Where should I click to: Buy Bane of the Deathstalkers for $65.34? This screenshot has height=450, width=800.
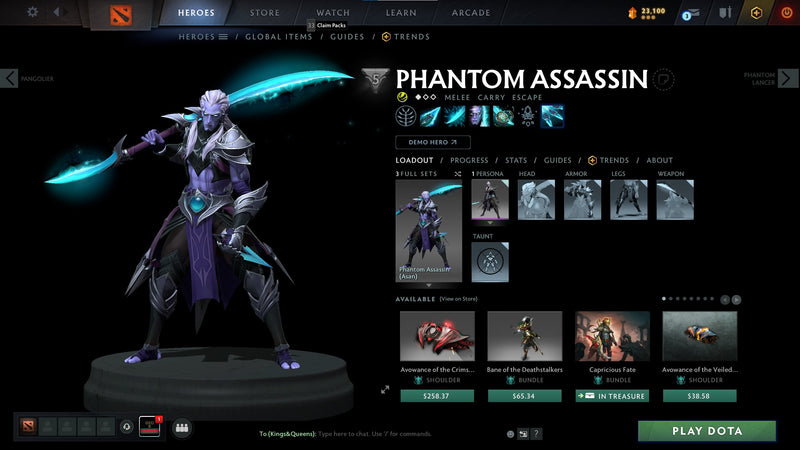pos(525,396)
